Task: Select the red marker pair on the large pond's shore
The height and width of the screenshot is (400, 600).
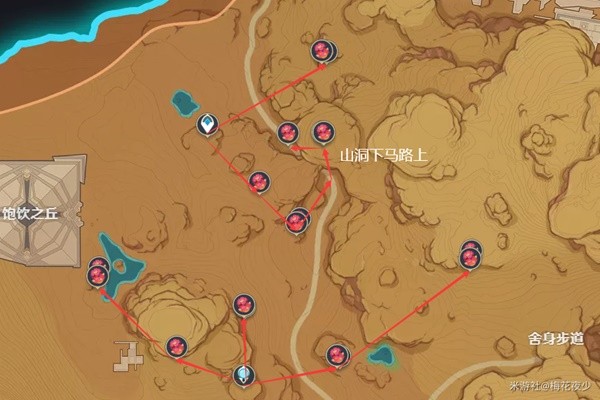Action: click(x=98, y=272)
